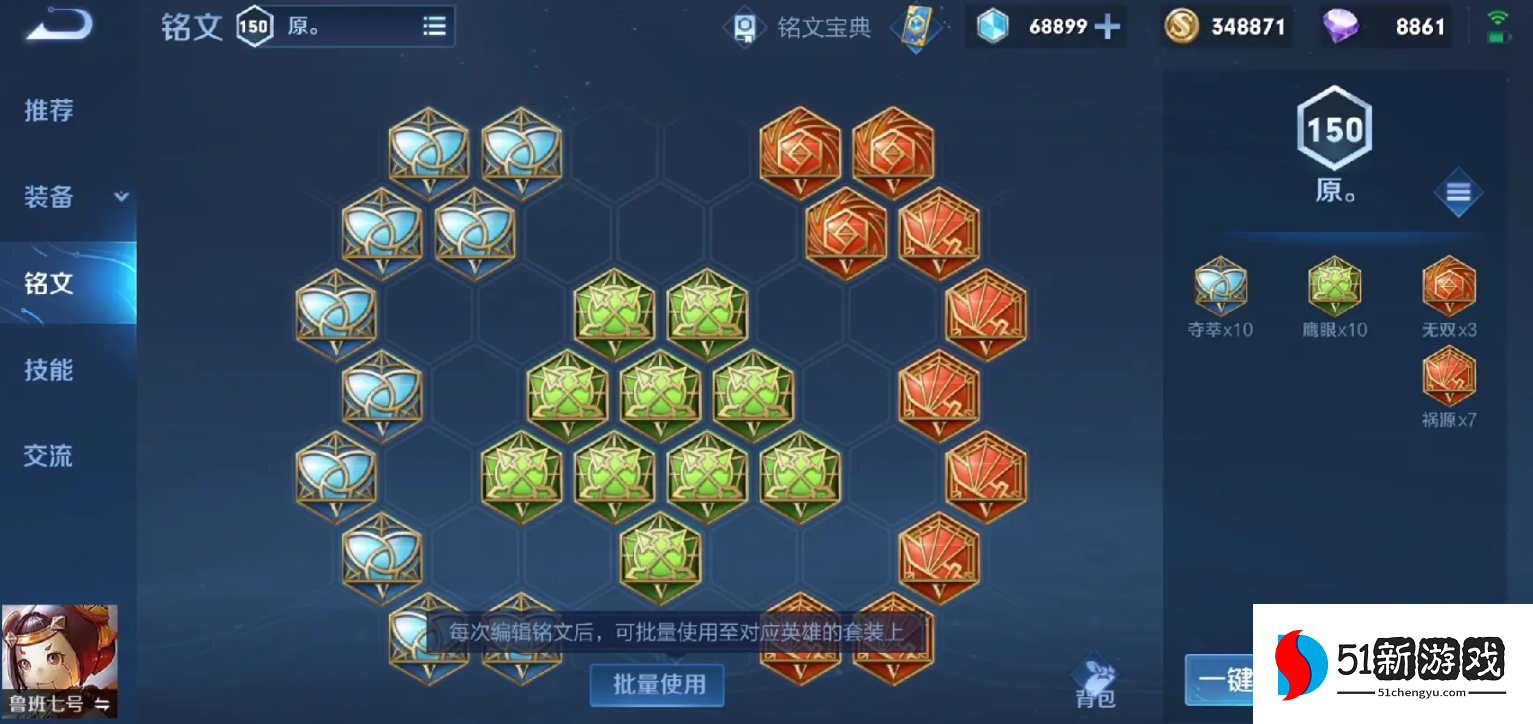The height and width of the screenshot is (724, 1533).
Task: Switch to the 技能 tab
Action: point(49,369)
